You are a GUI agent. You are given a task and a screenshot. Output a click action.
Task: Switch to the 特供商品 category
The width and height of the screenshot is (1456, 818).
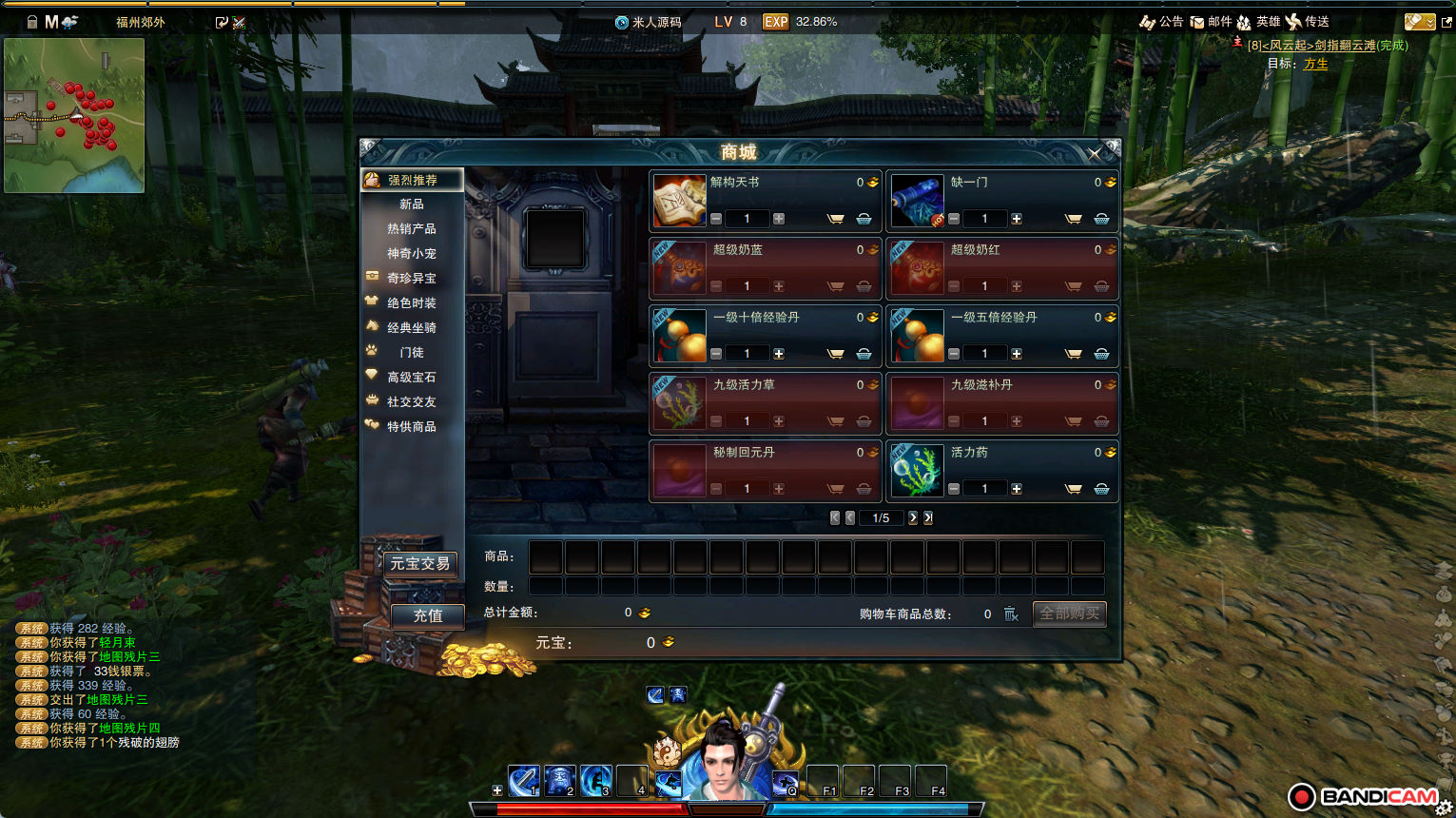tap(412, 427)
